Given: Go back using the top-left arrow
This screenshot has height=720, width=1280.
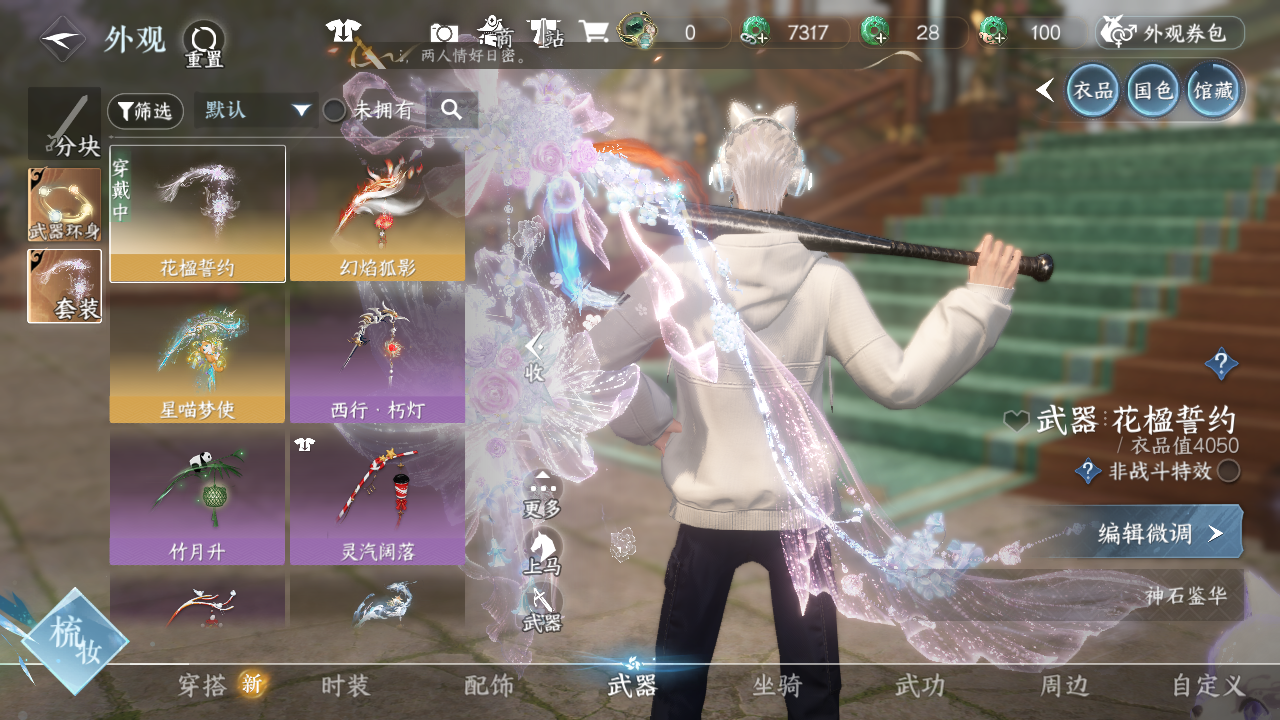Looking at the screenshot, I should tap(62, 39).
